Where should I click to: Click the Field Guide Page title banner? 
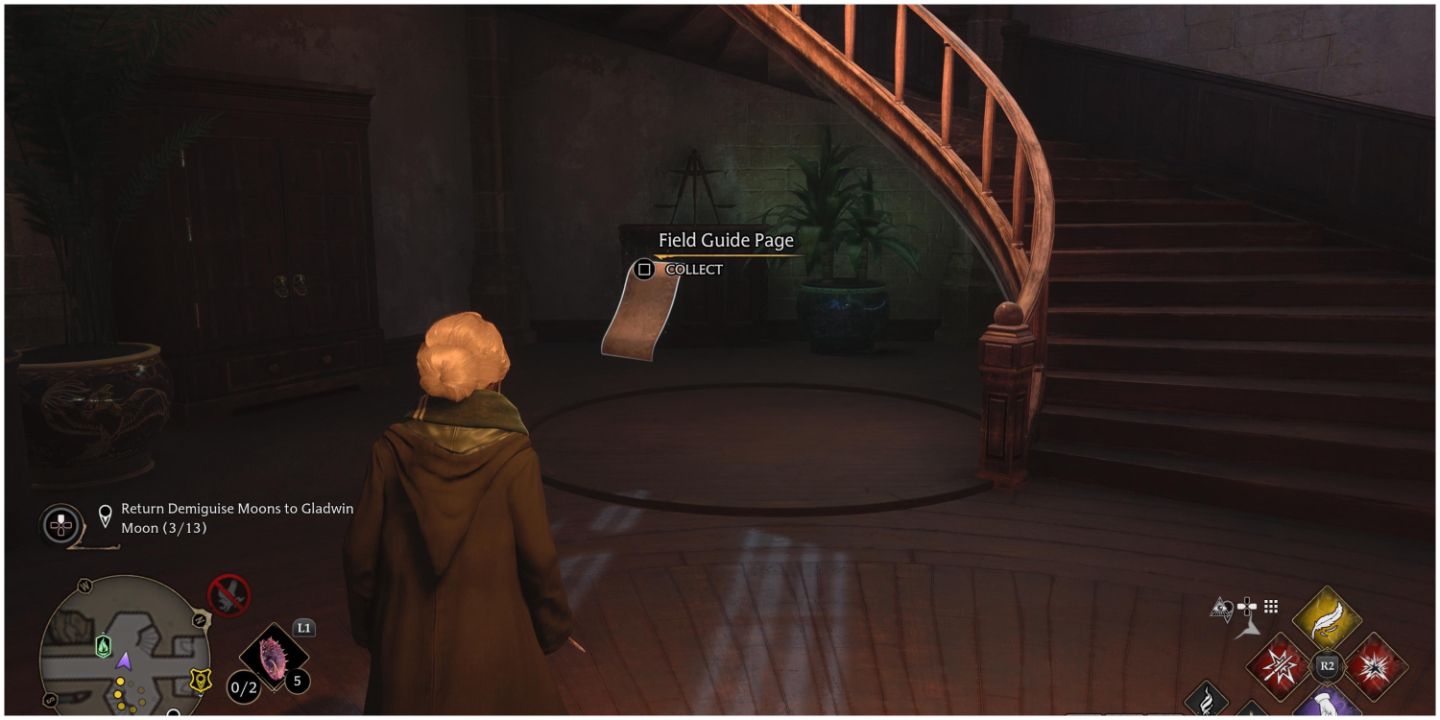(724, 240)
